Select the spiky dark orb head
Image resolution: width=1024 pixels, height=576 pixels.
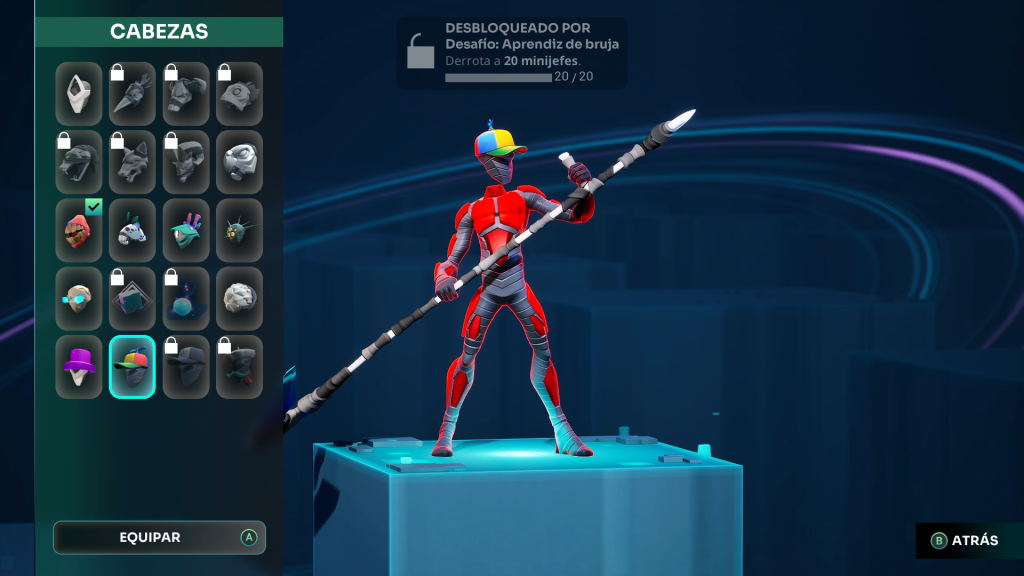[240, 230]
